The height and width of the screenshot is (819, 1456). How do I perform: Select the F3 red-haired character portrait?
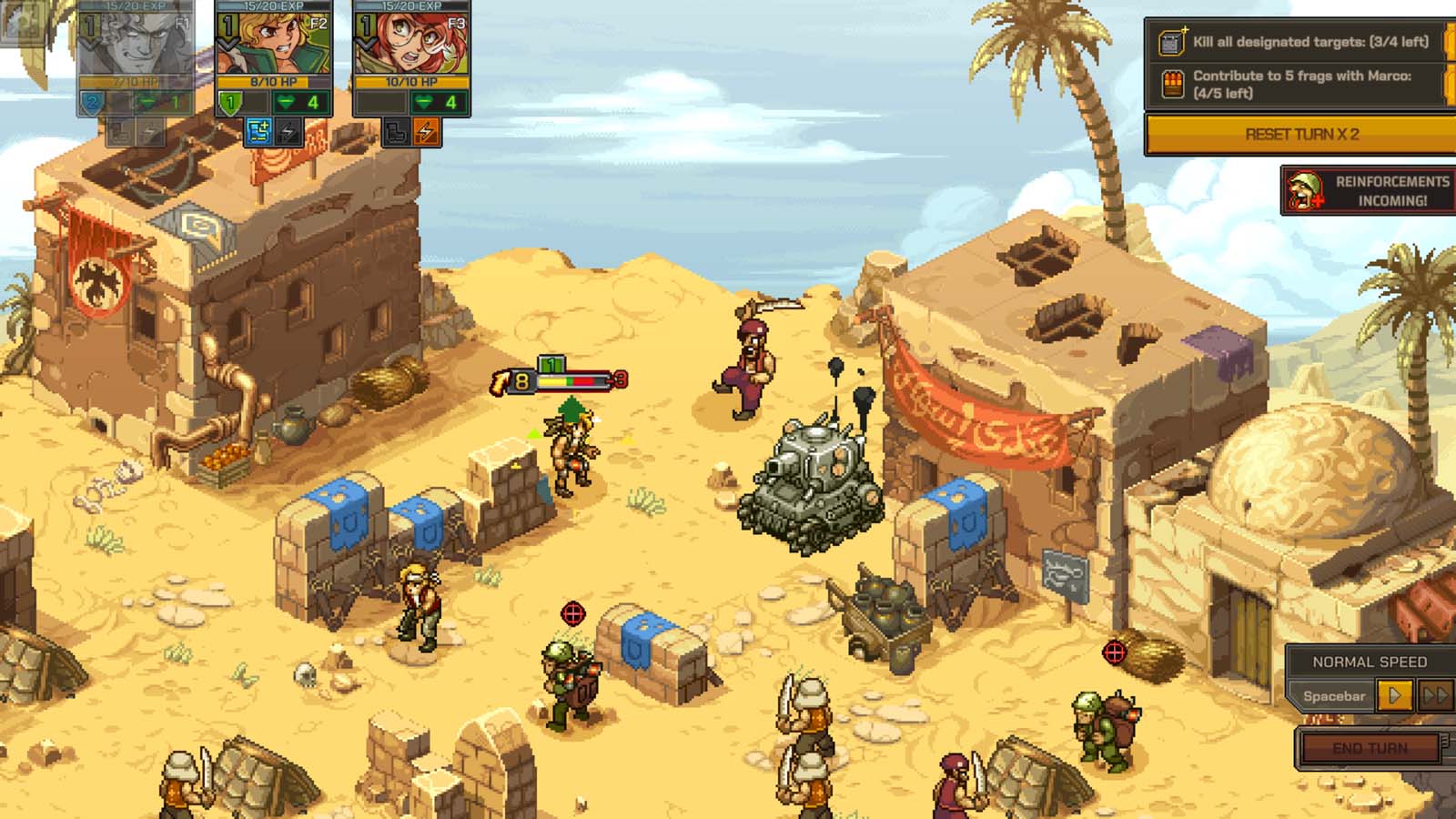(x=411, y=41)
